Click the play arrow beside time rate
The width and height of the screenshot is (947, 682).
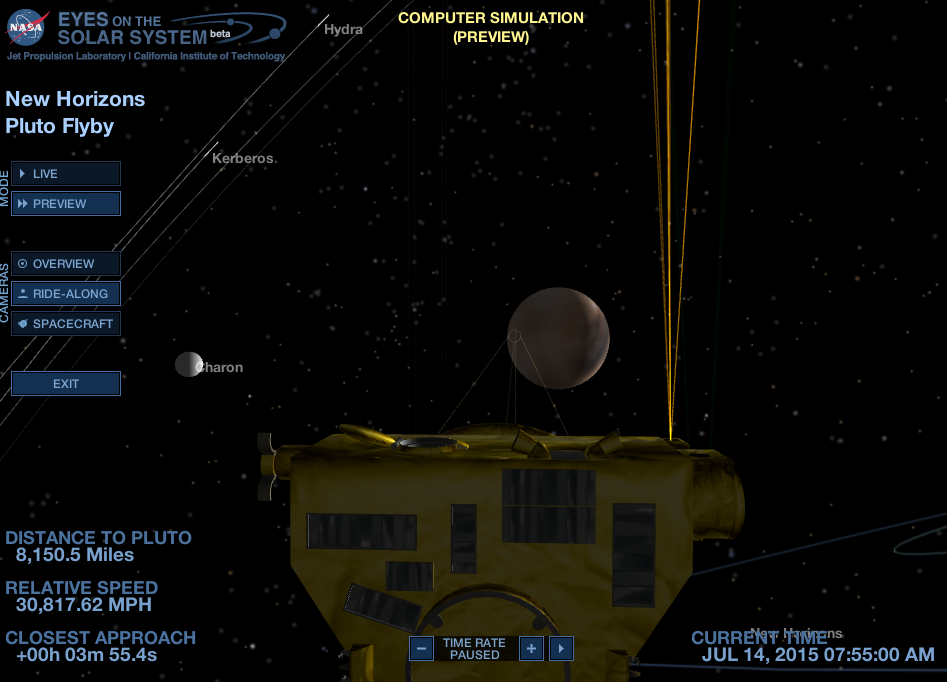tap(561, 649)
